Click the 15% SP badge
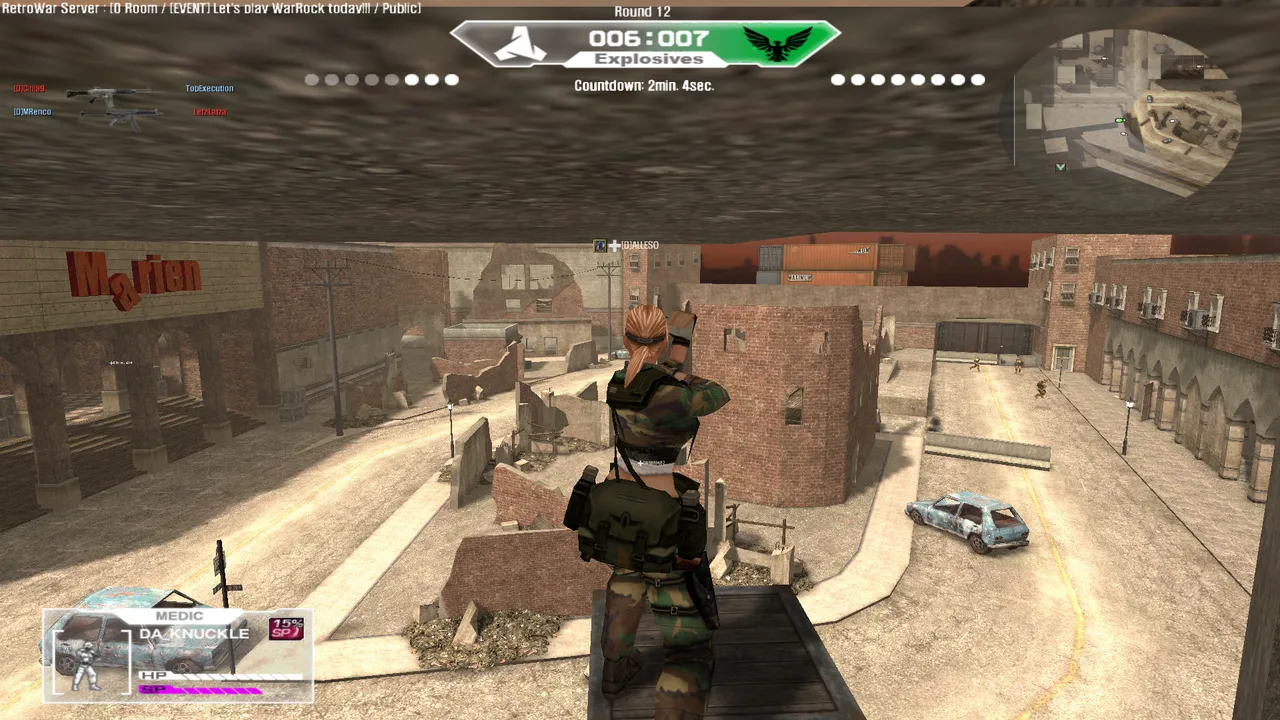 click(x=286, y=628)
